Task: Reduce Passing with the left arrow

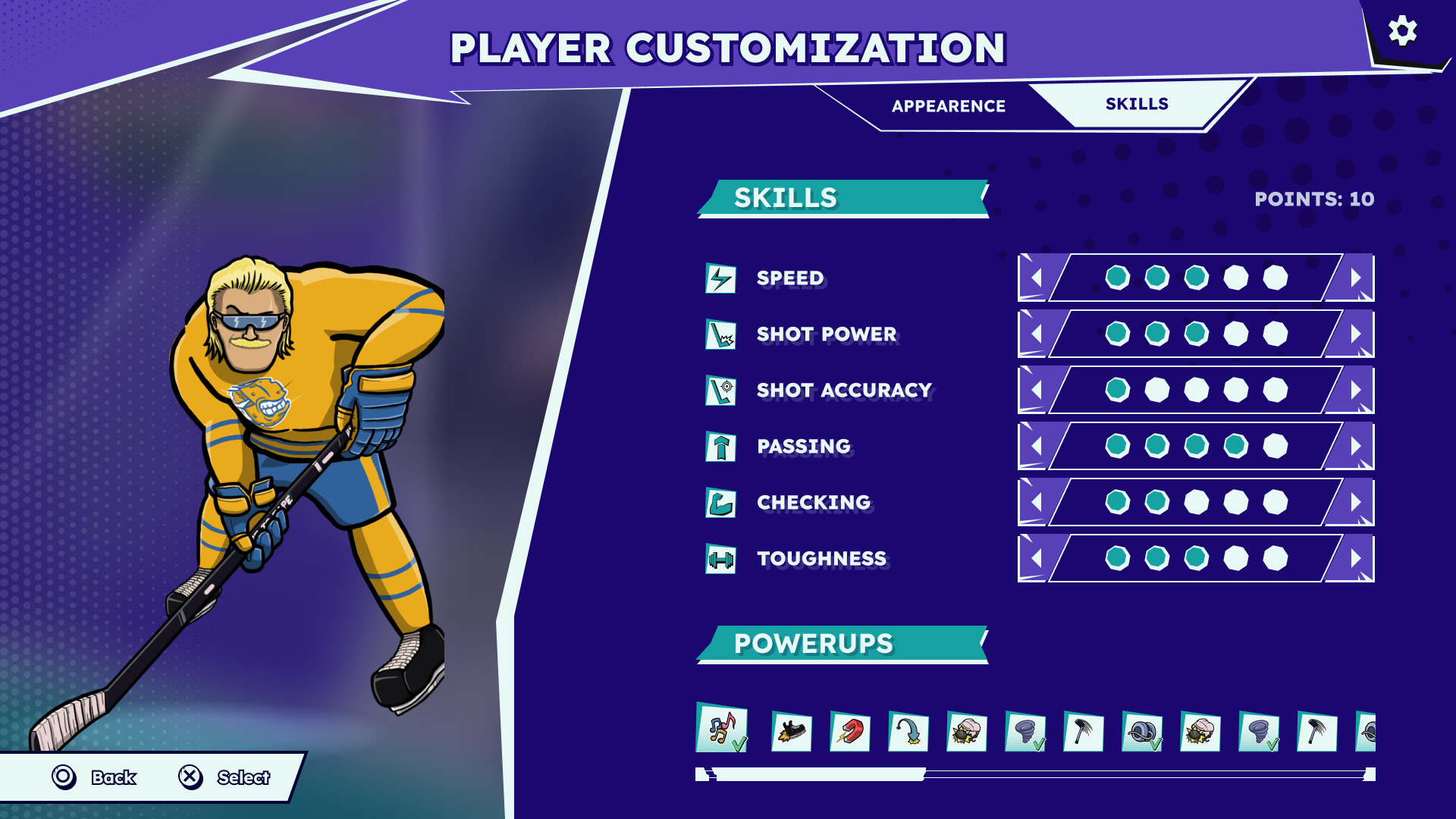Action: click(x=1036, y=447)
